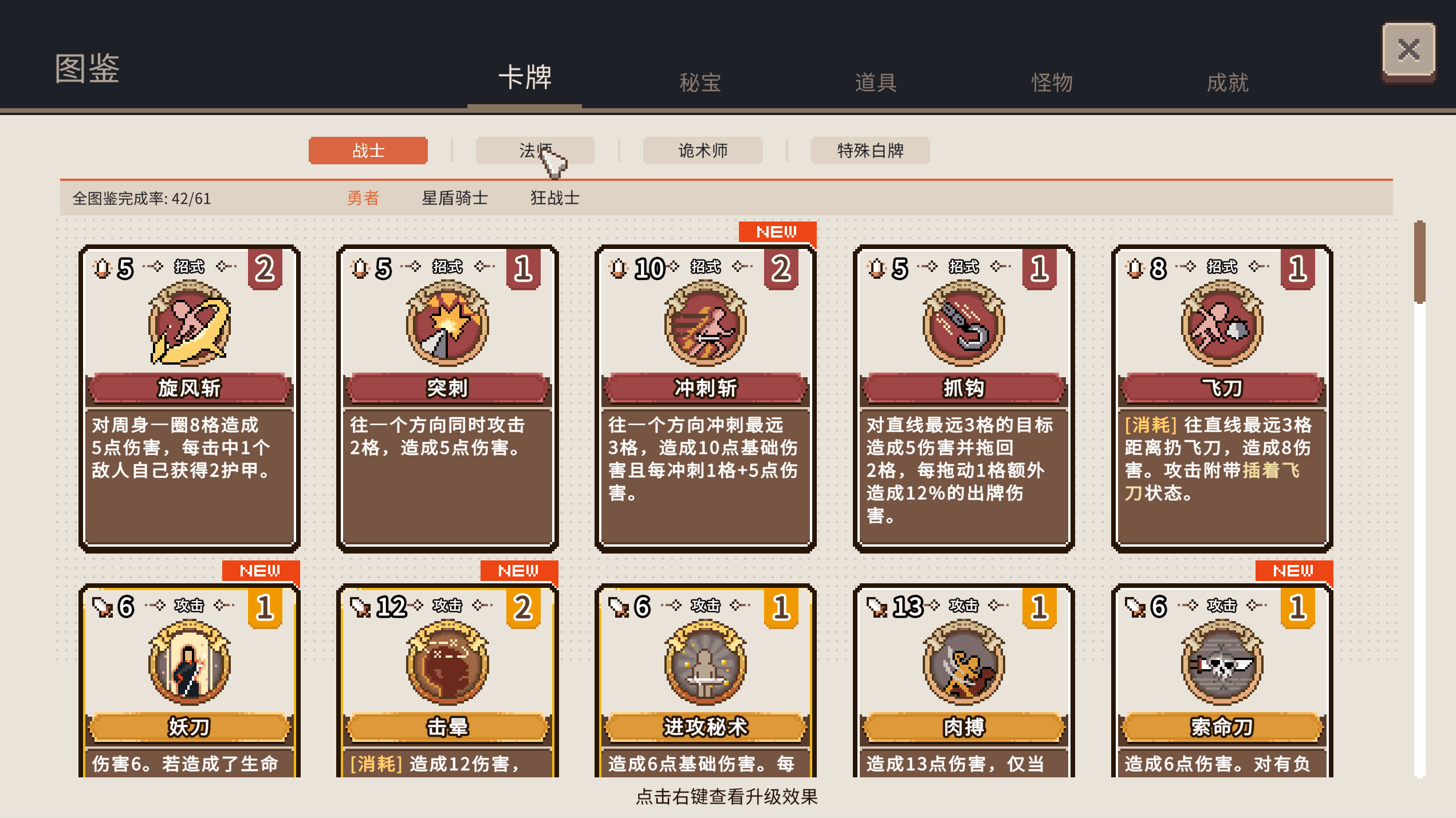Image resolution: width=1456 pixels, height=818 pixels.
Task: Open the 妖刀 demon blade card
Action: click(189, 664)
